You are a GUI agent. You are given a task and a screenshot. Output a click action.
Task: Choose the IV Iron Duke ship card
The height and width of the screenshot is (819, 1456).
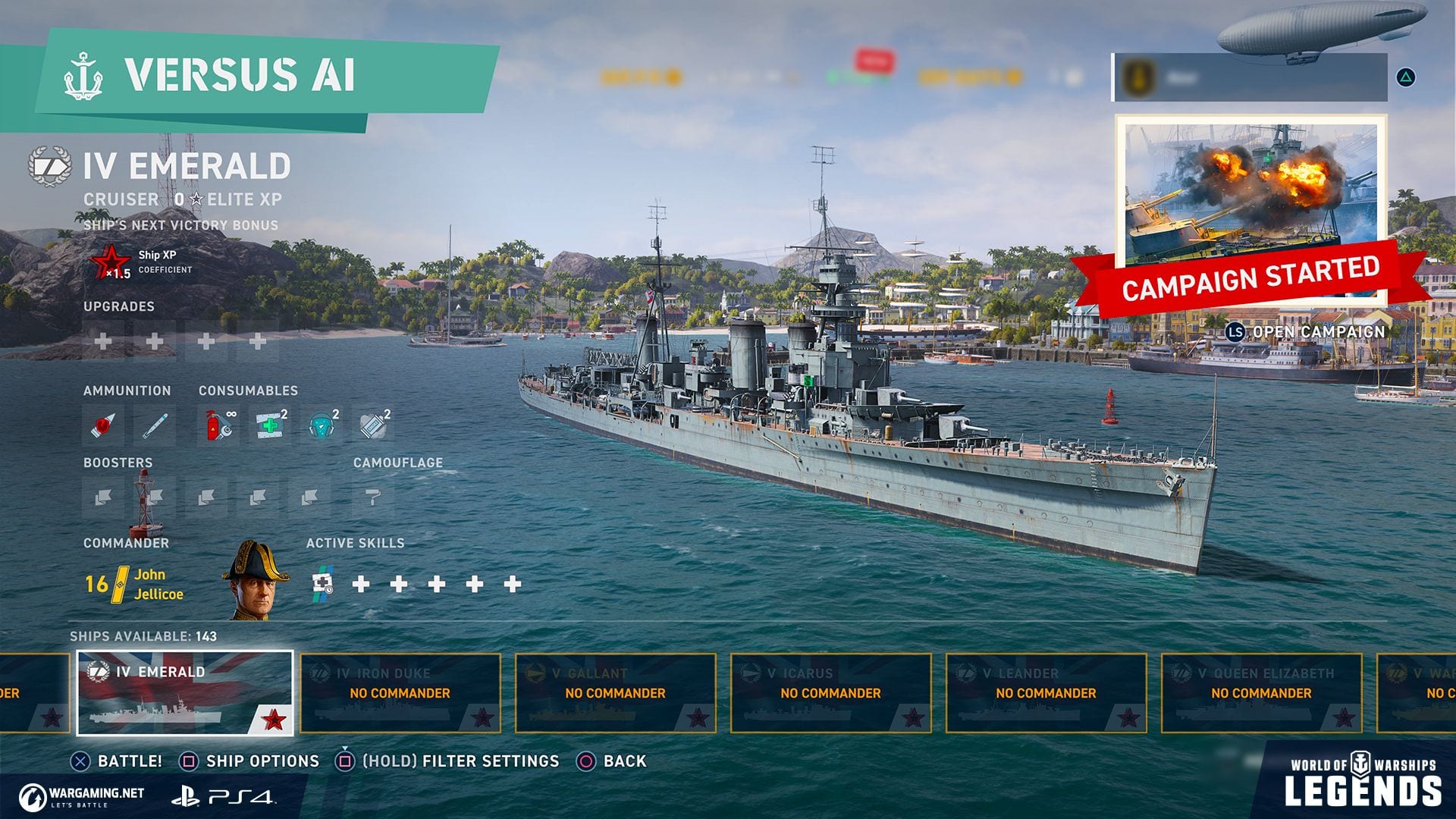[400, 693]
